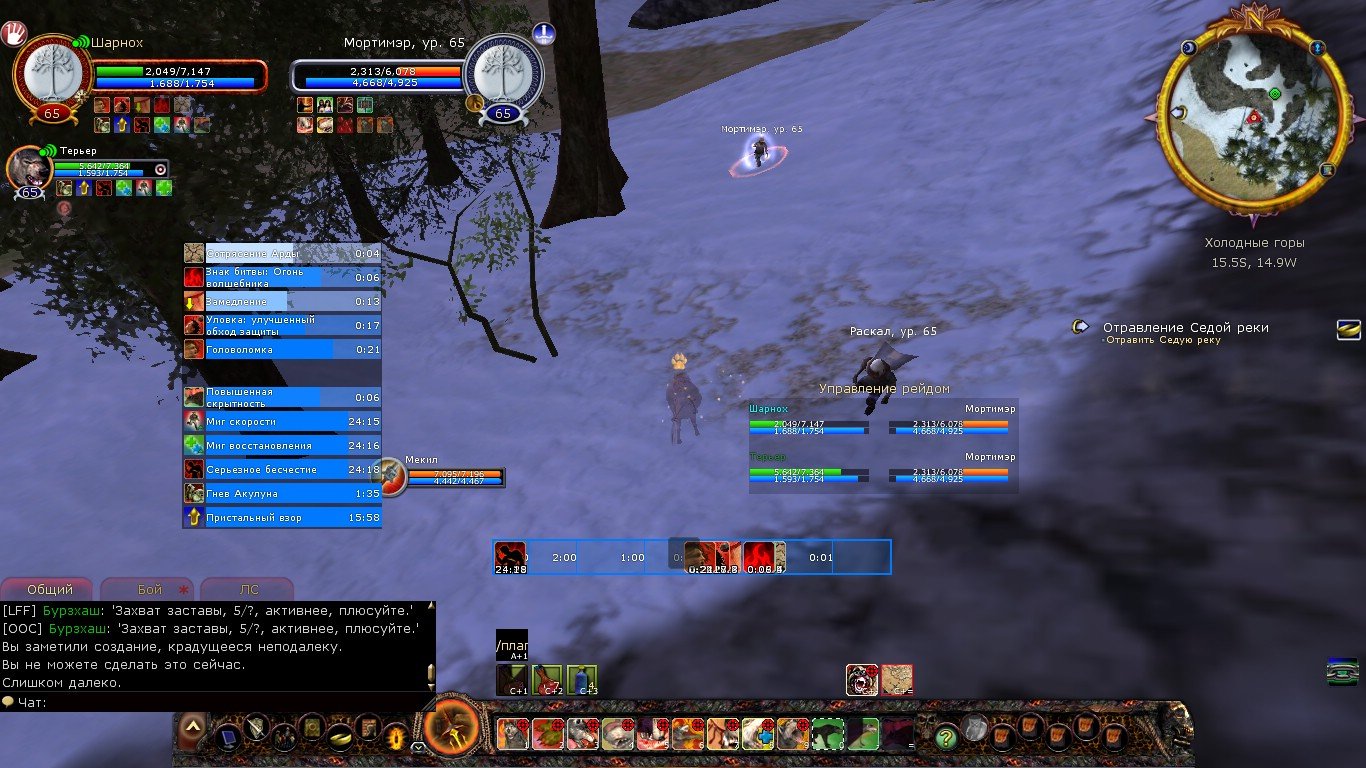This screenshot has height=768, width=1366.
Task: Select the Отравление Седой реки quest tracker entry
Action: pos(1185,328)
